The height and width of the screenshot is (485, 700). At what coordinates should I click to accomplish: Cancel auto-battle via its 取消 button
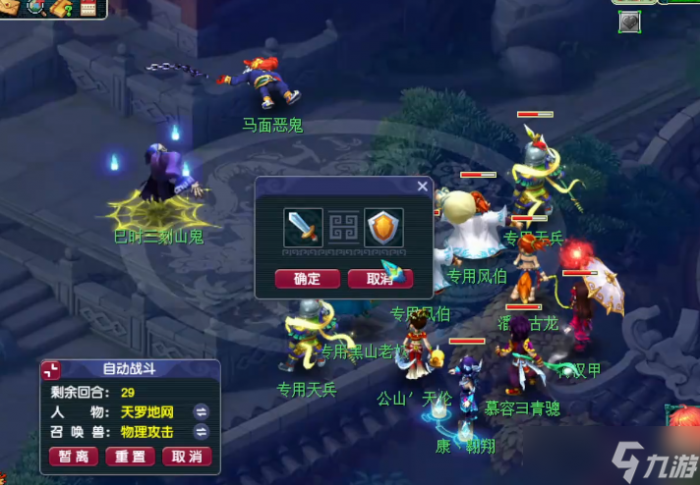click(x=187, y=456)
